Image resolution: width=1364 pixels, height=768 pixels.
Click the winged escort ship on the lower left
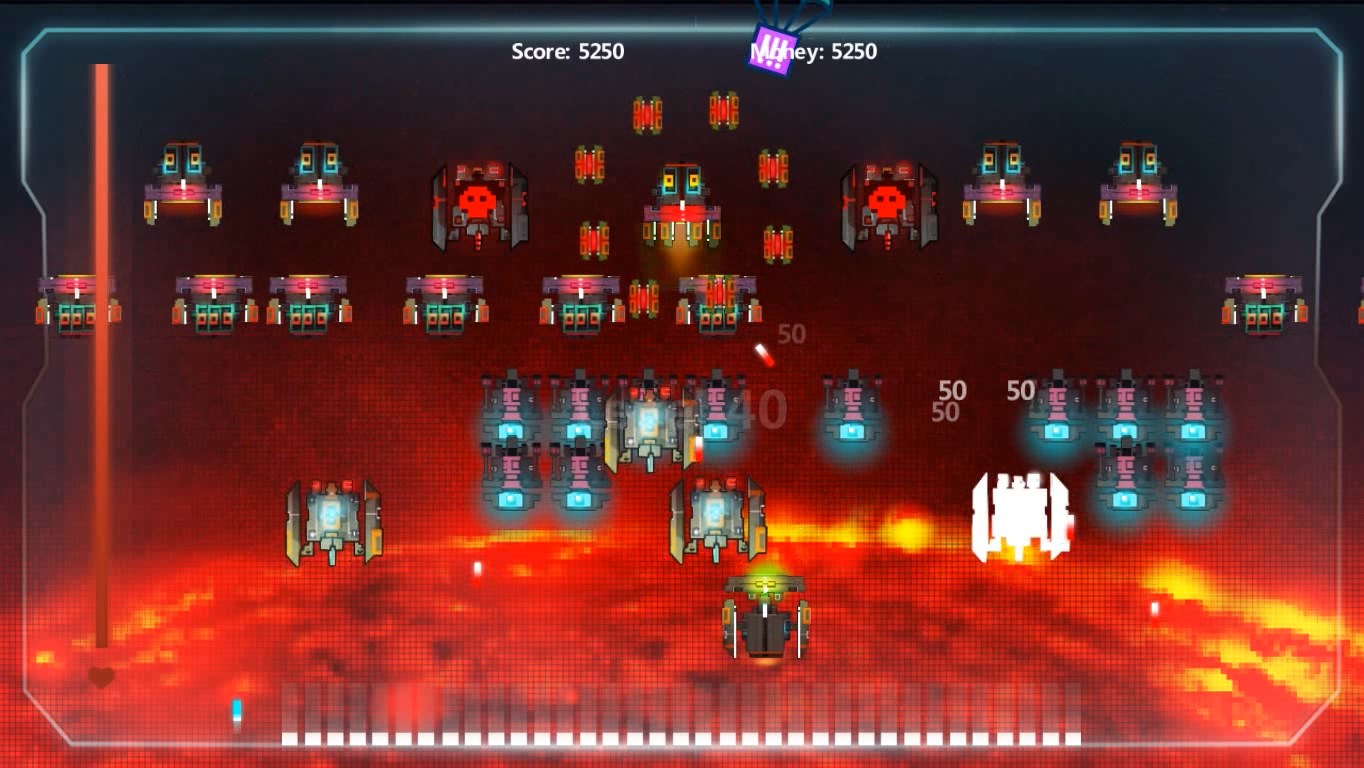(x=332, y=518)
